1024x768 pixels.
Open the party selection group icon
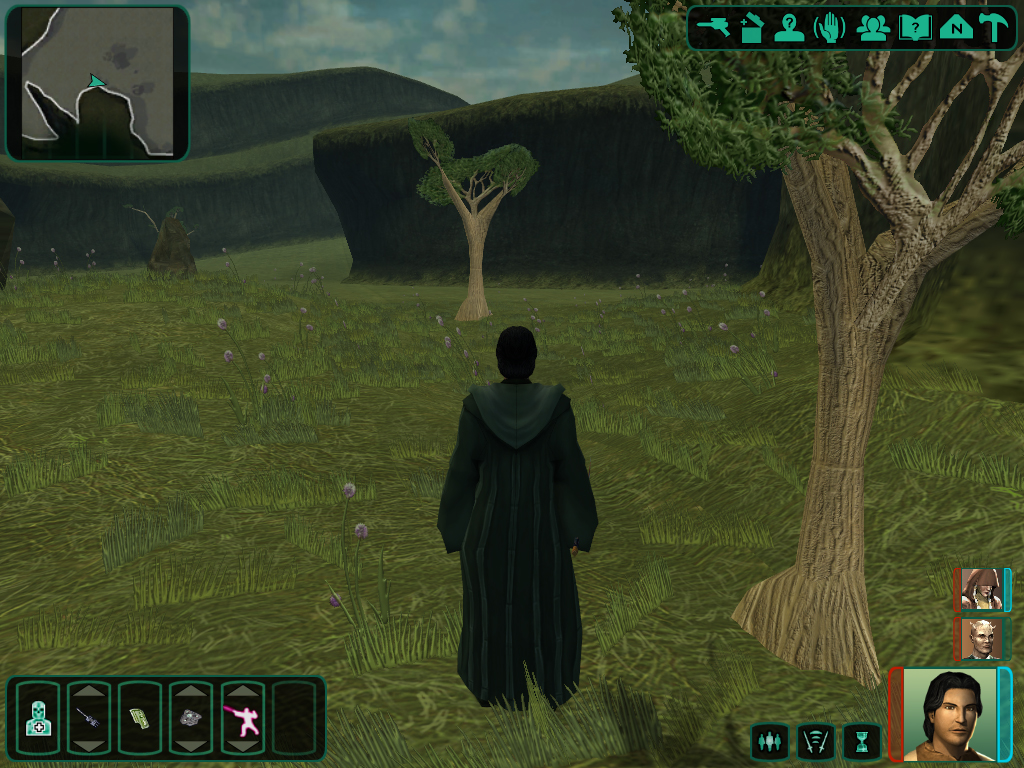coord(873,27)
